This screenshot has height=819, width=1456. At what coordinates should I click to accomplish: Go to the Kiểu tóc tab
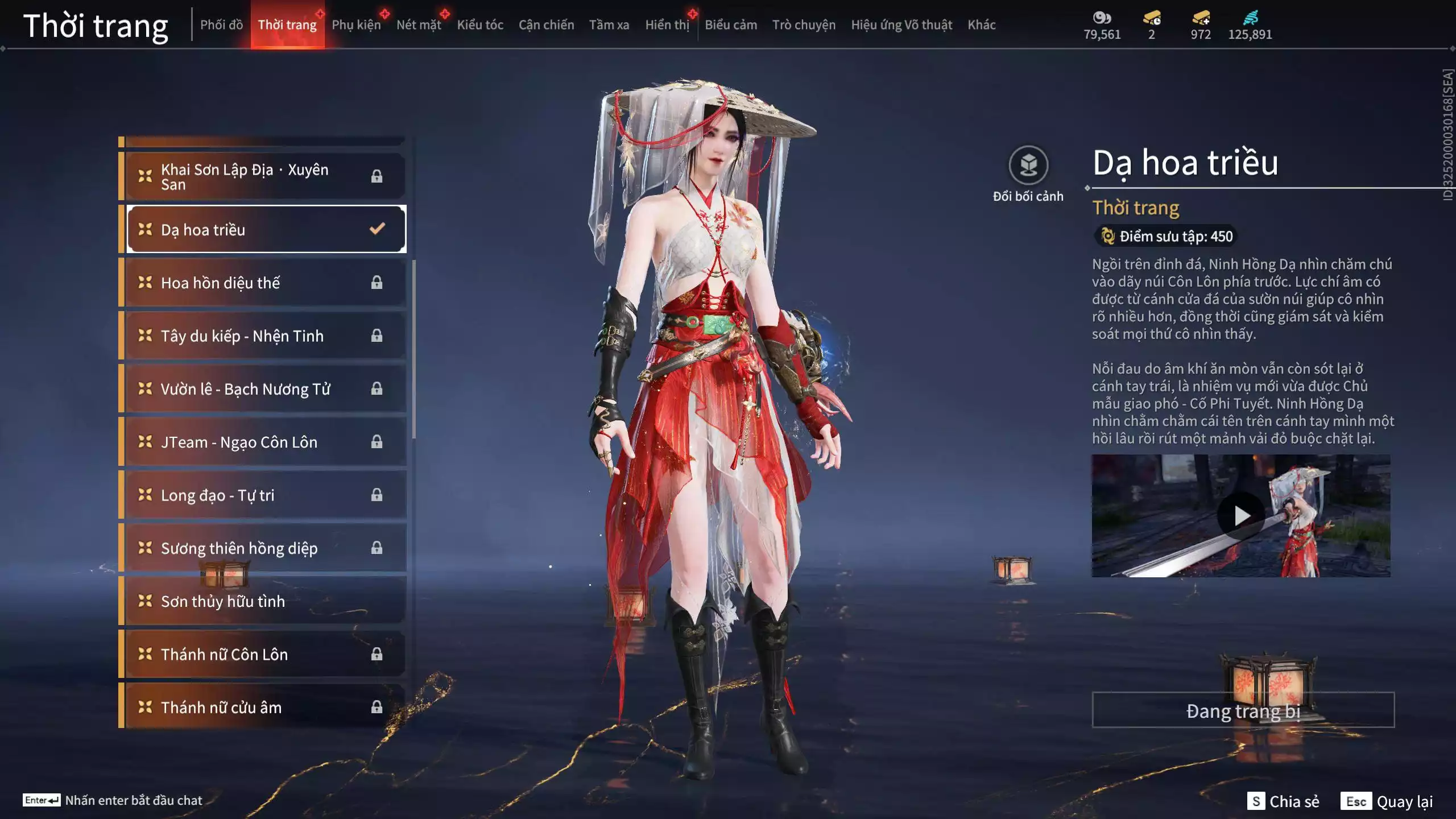[x=480, y=25]
